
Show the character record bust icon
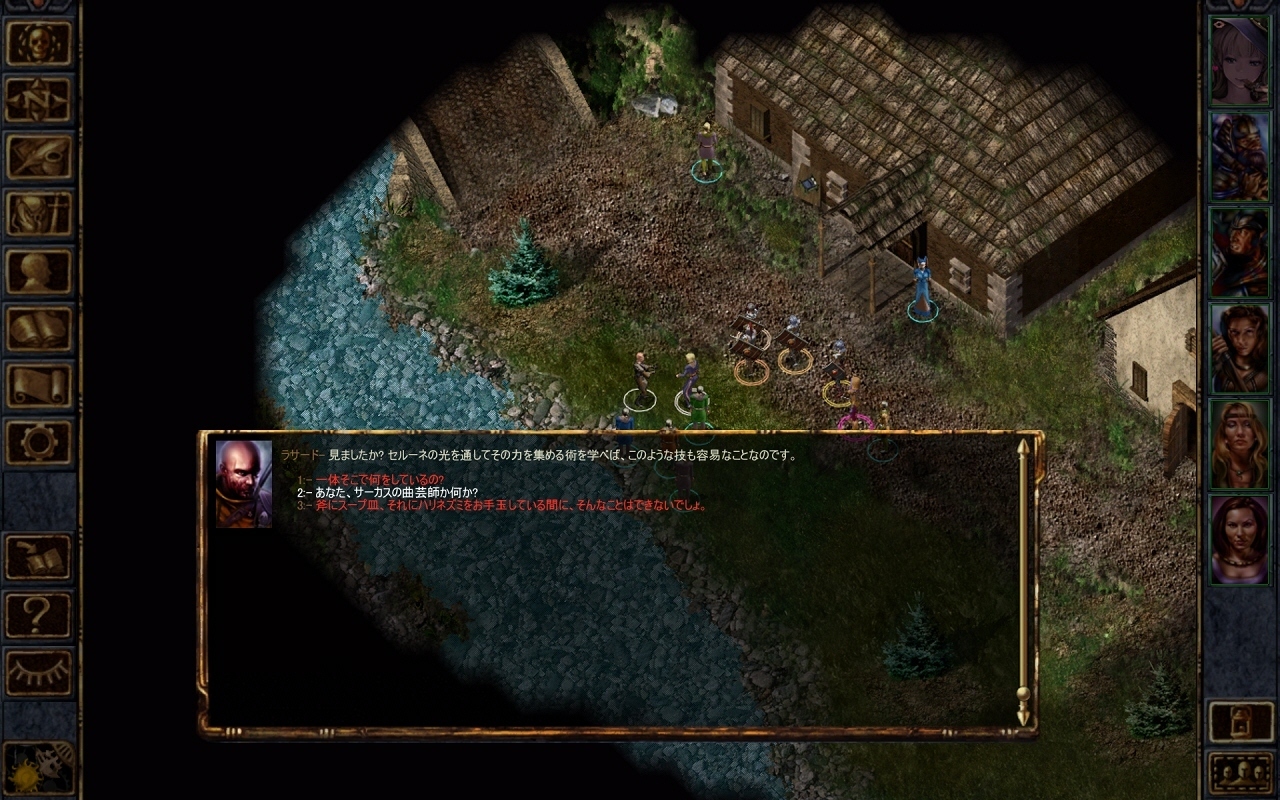(39, 271)
